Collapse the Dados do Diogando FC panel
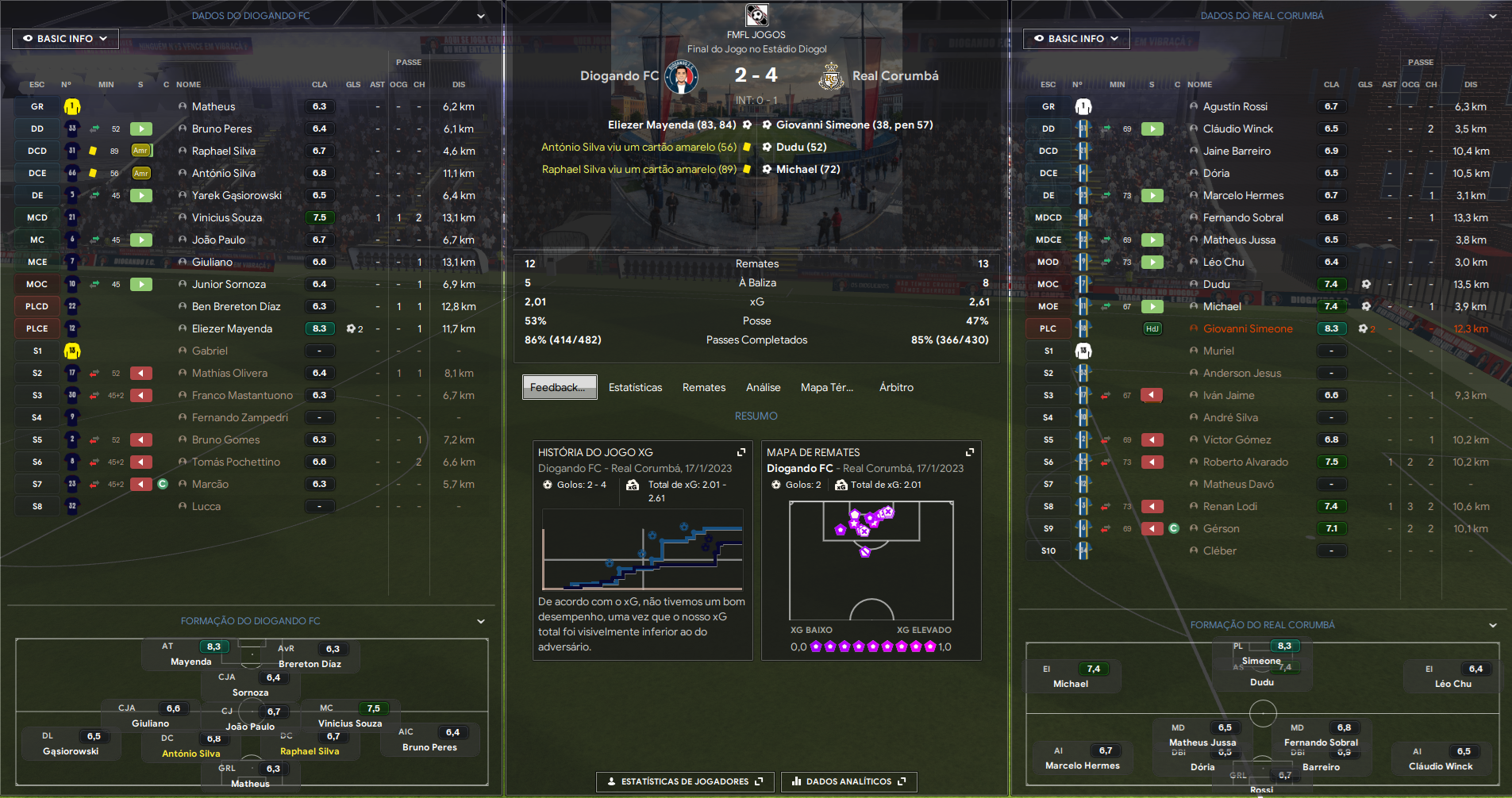The image size is (1512, 798). point(481,16)
